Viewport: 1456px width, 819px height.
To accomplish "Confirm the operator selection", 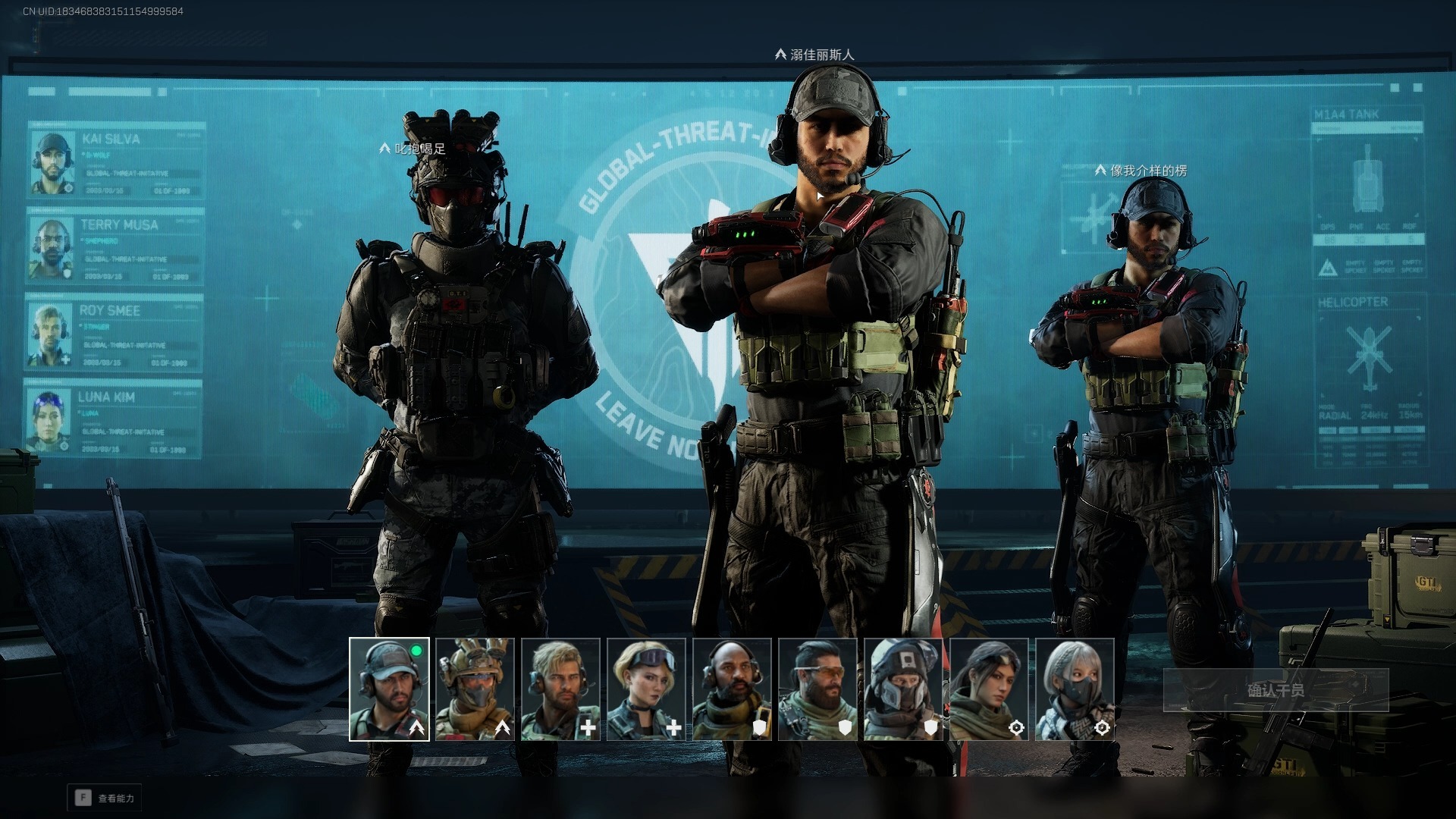I will coord(1276,690).
